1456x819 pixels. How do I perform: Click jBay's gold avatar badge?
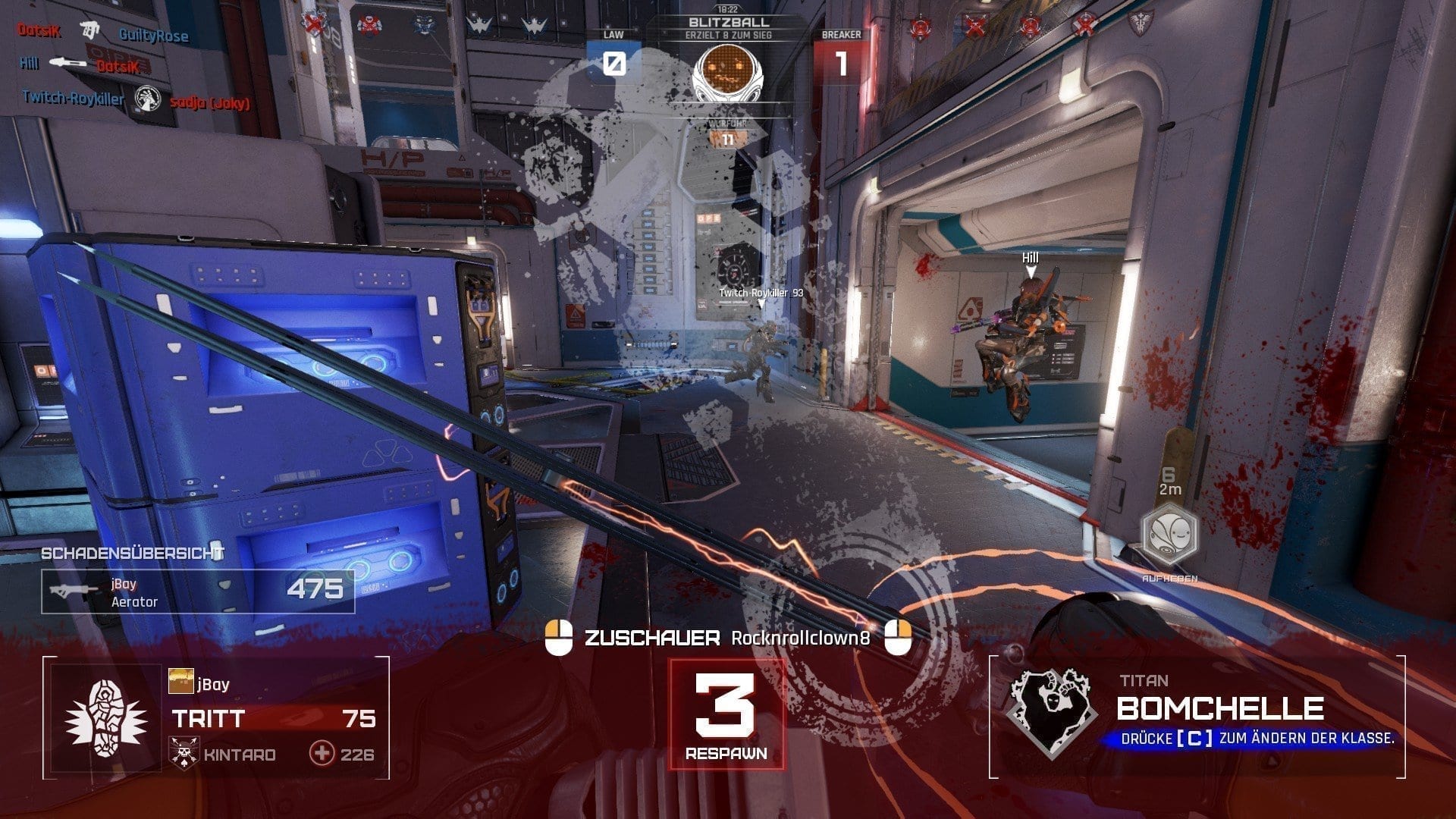(x=181, y=682)
